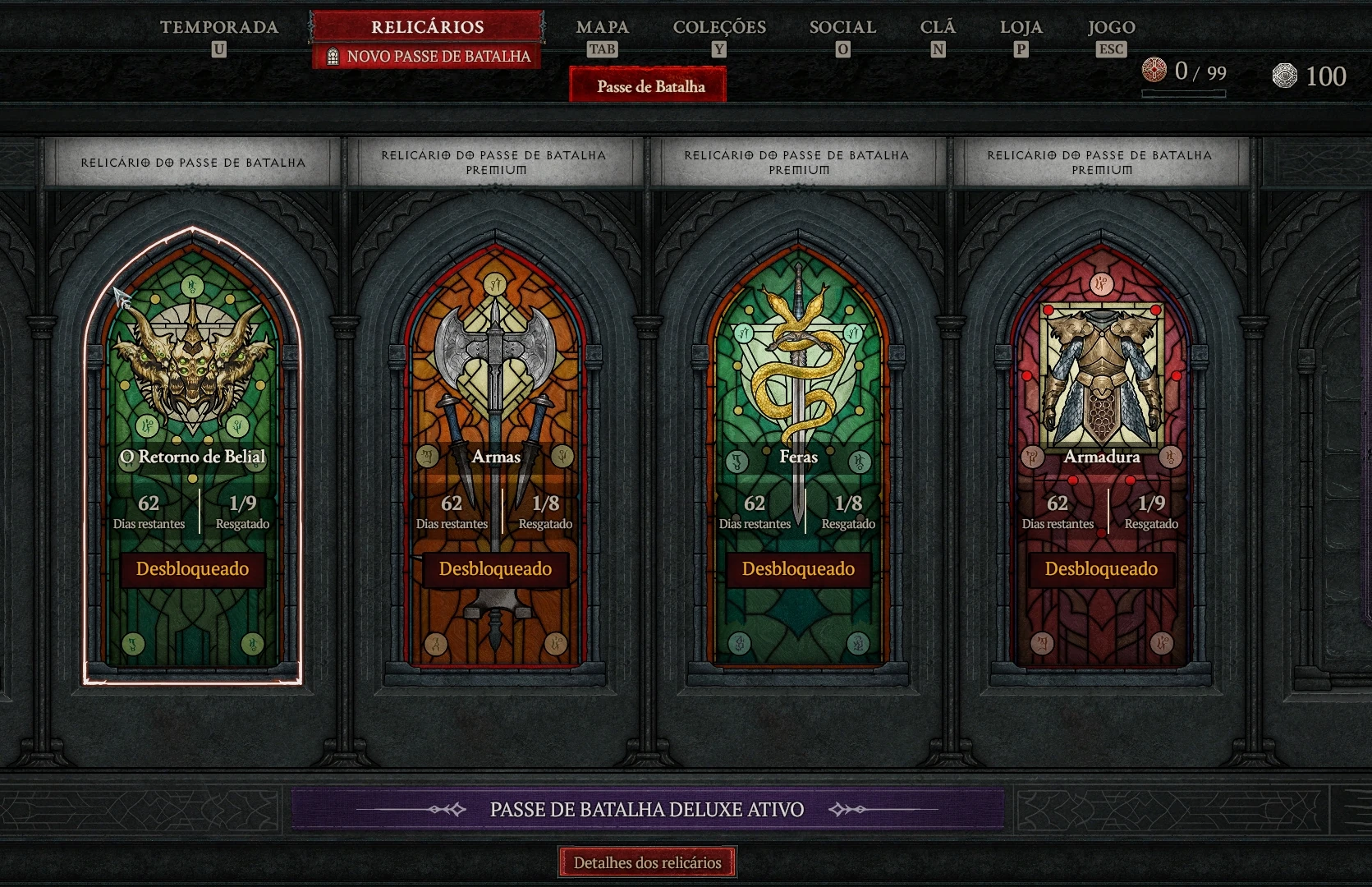This screenshot has width=1372, height=887.
Task: Open the Jogo menu tab
Action: tap(1111, 28)
